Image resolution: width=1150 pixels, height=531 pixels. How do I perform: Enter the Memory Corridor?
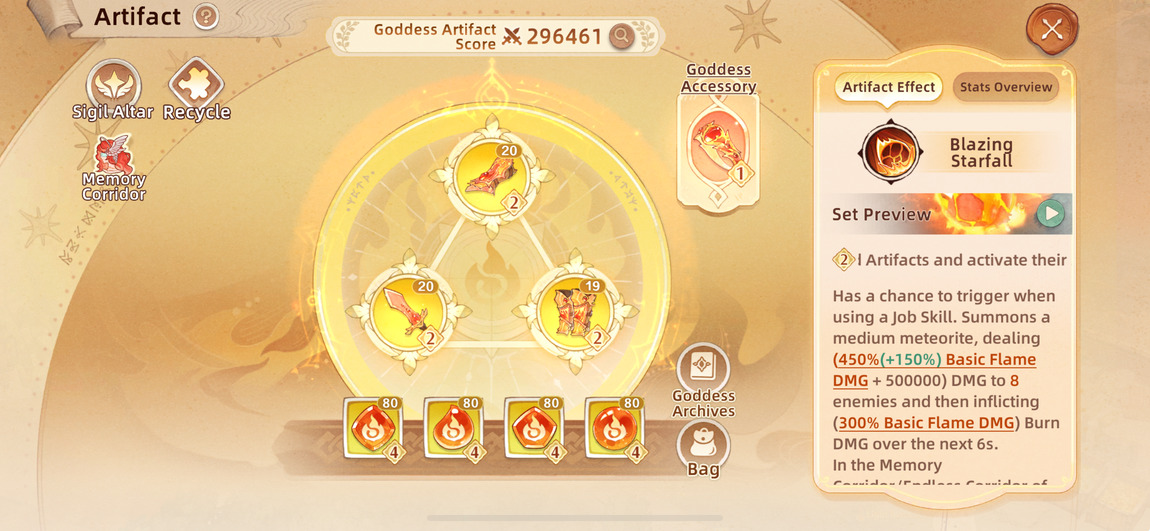(x=113, y=166)
